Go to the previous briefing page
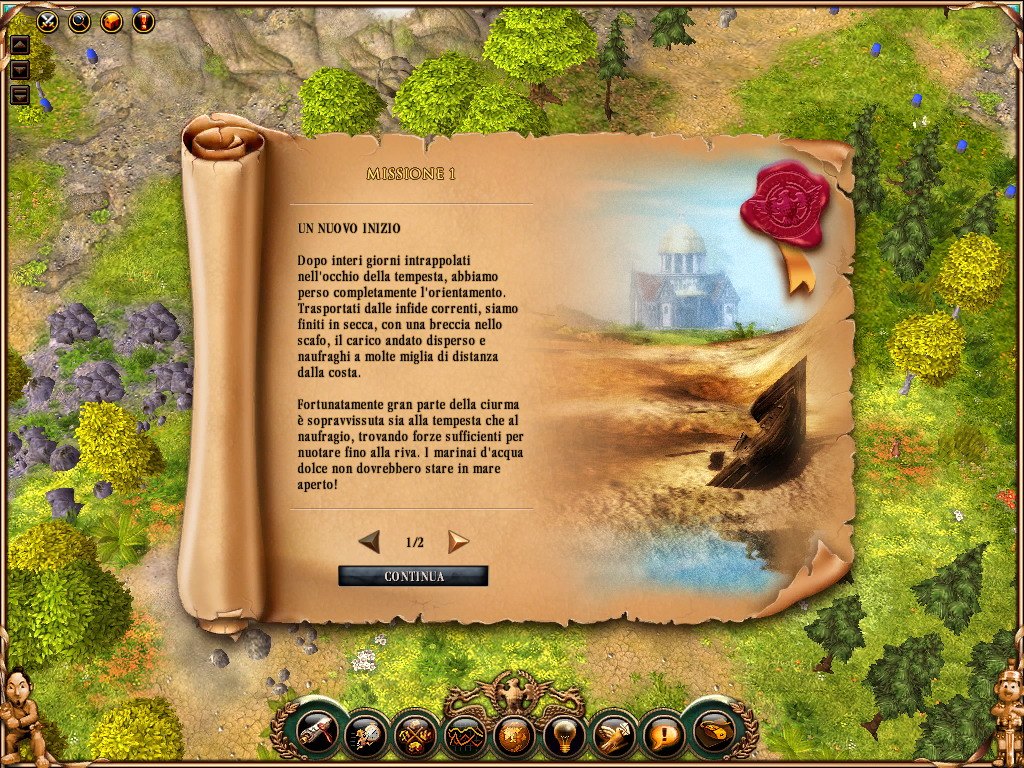Image resolution: width=1024 pixels, height=768 pixels. (x=369, y=542)
